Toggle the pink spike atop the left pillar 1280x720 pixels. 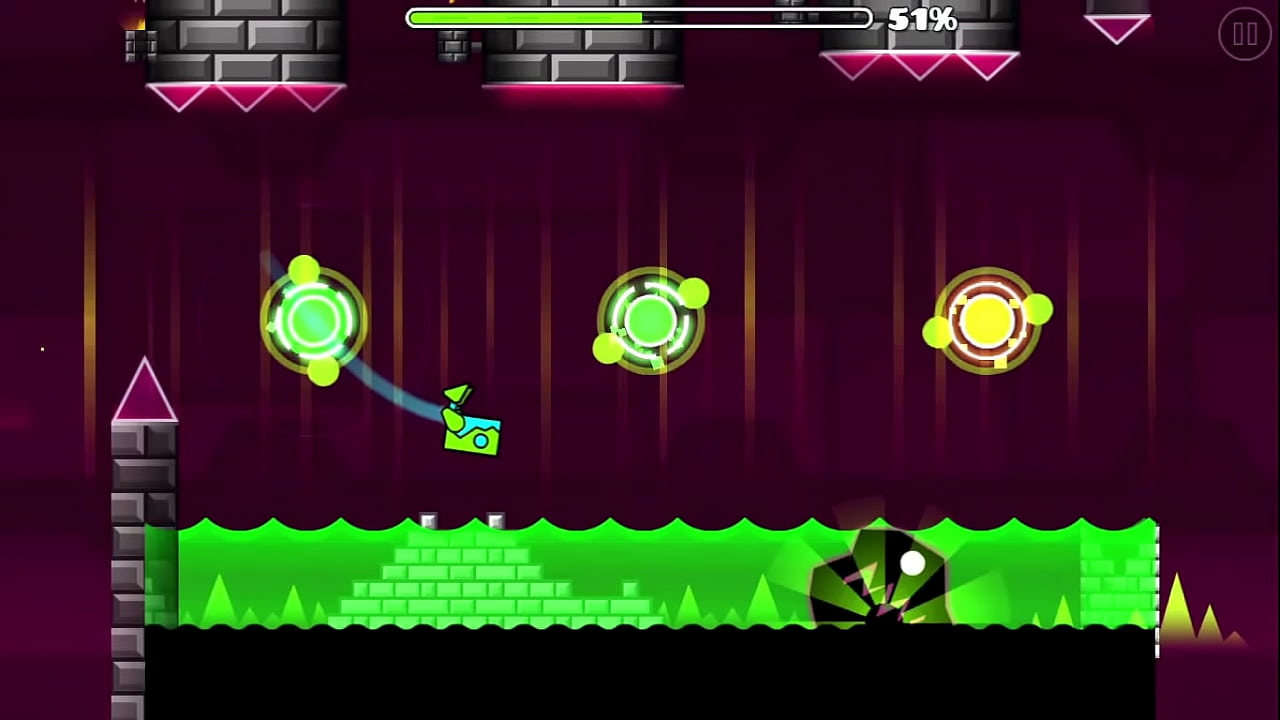pyautogui.click(x=145, y=390)
